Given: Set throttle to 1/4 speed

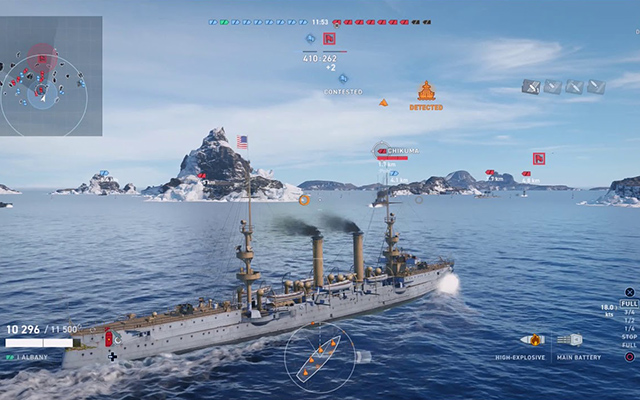Looking at the screenshot, I should point(629,329).
